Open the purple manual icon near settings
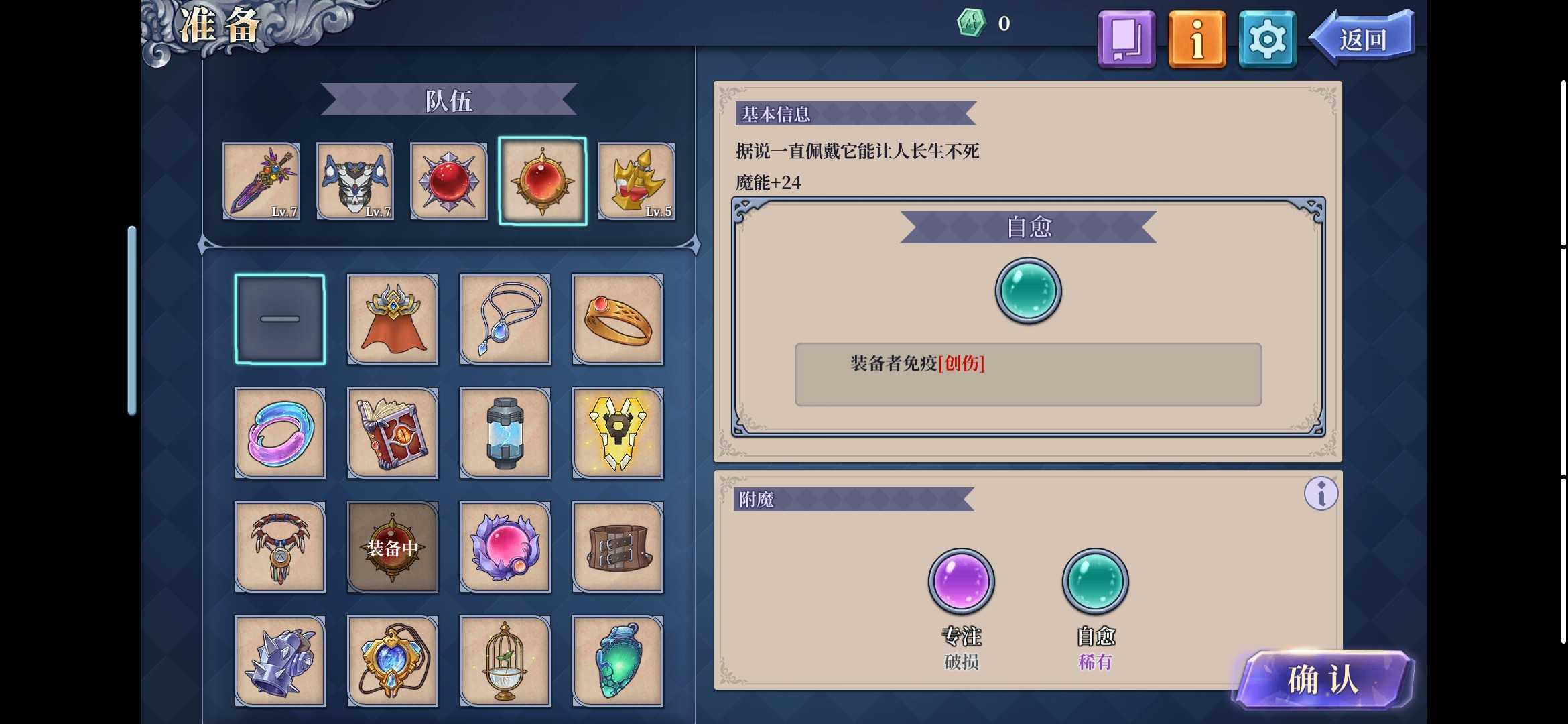Viewport: 1568px width, 724px height. [1126, 38]
